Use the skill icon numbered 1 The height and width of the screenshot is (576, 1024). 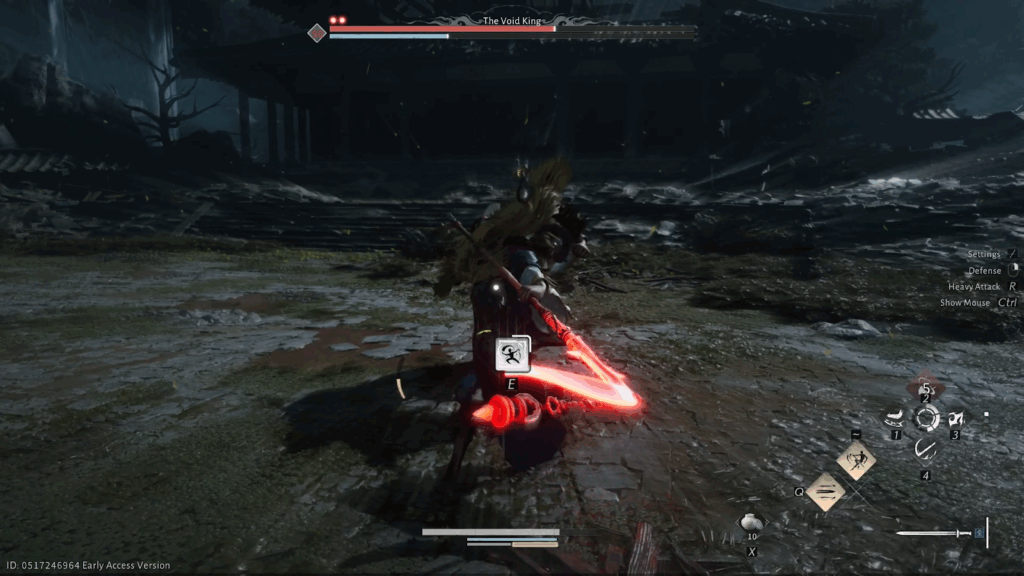(892, 418)
